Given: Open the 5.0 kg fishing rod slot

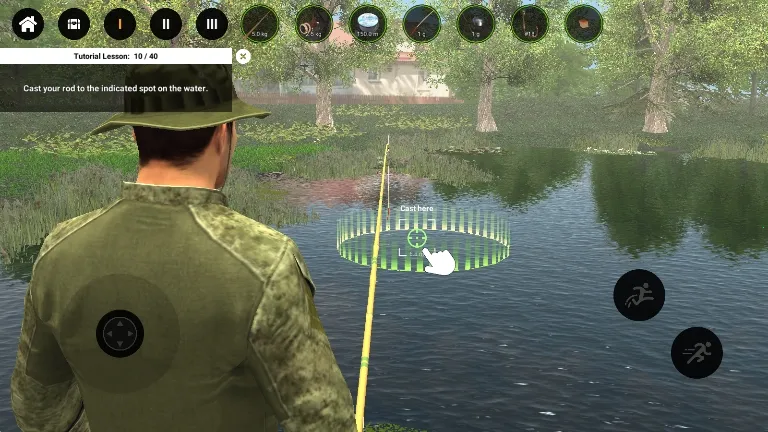Looking at the screenshot, I should (260, 23).
